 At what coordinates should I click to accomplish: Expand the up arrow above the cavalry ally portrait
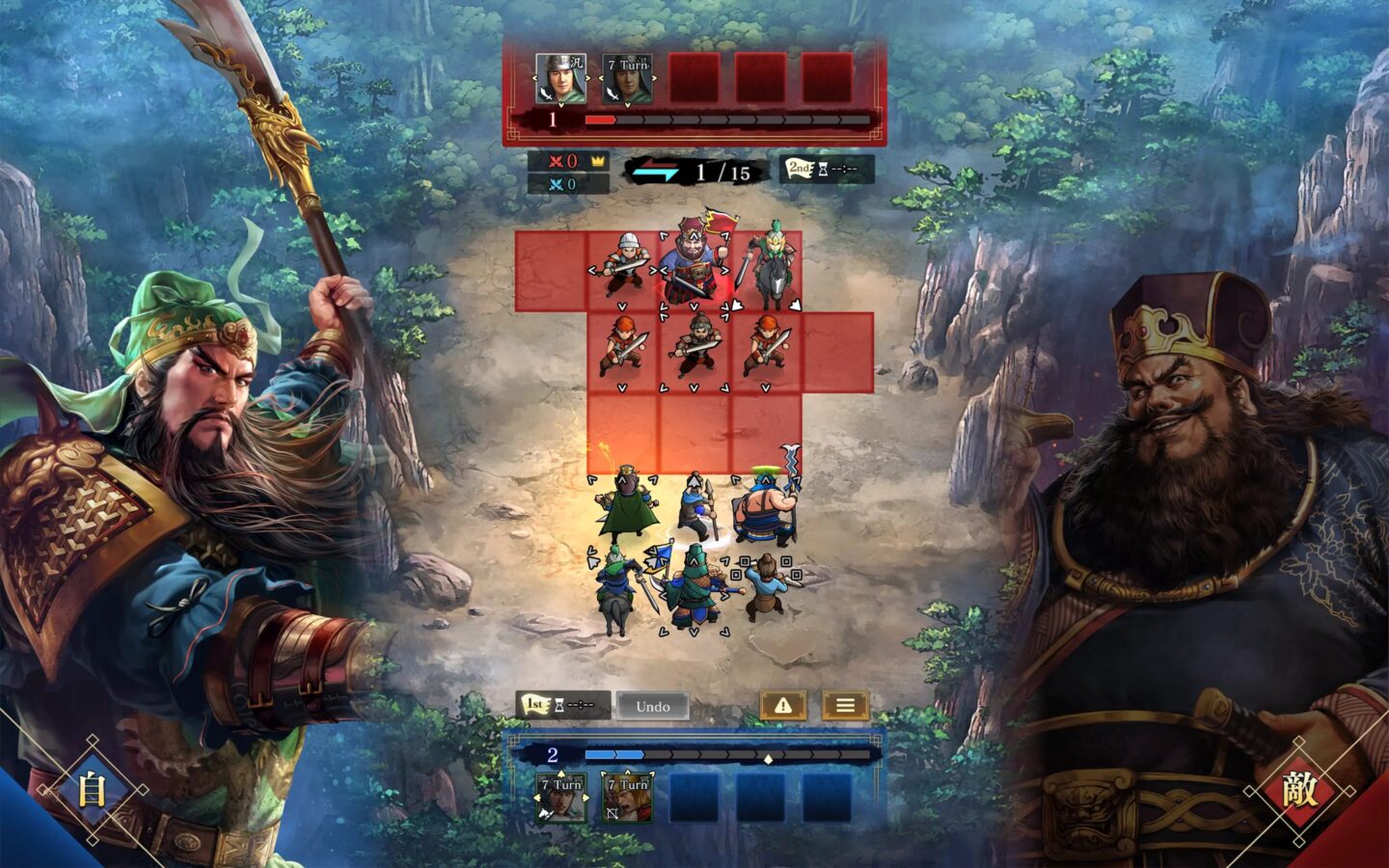[560, 773]
